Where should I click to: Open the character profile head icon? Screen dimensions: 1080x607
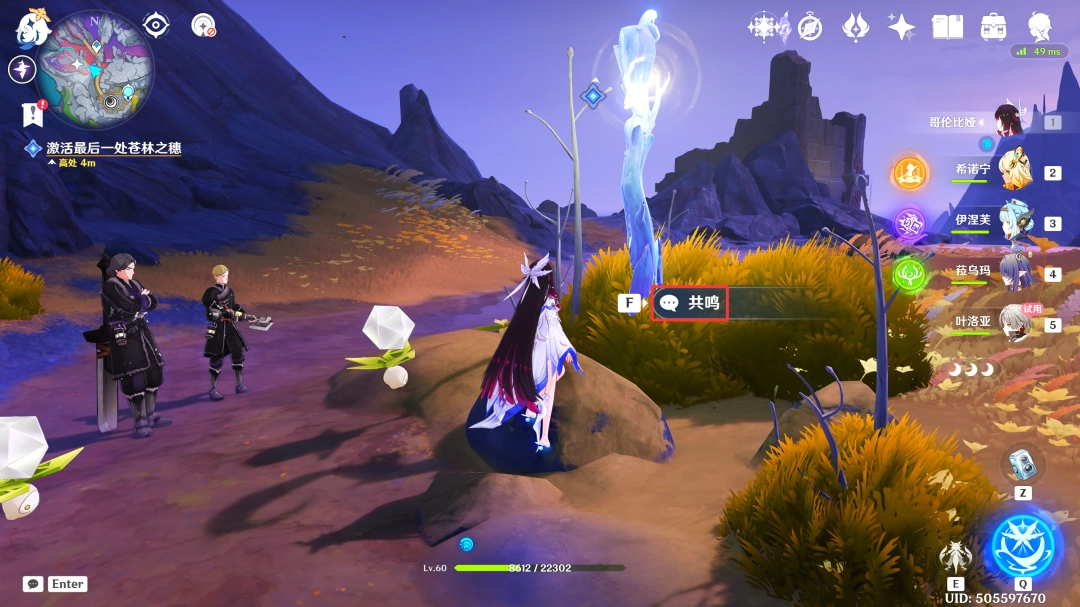pyautogui.click(x=1040, y=27)
